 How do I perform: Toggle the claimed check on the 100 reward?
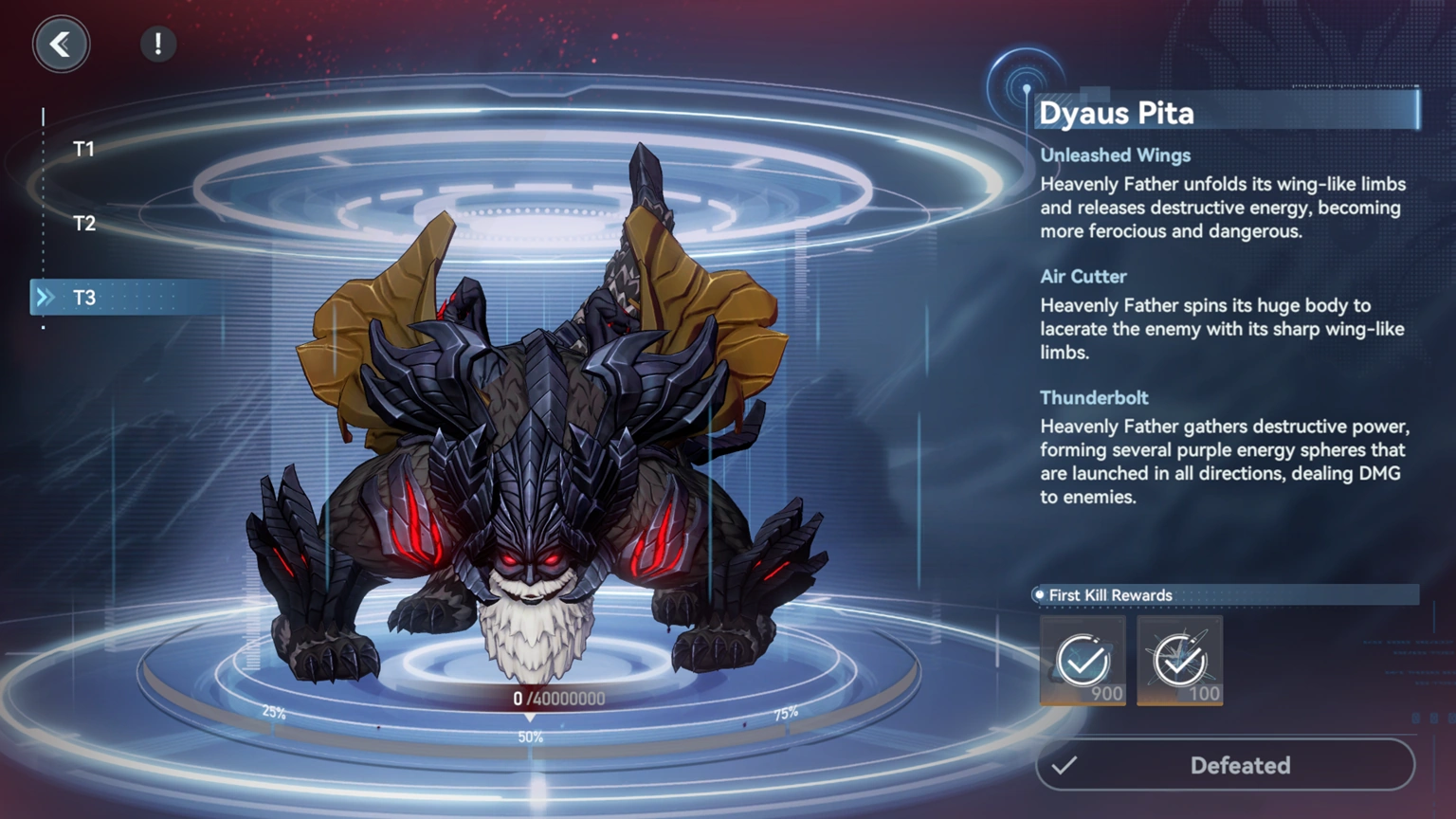click(1178, 654)
